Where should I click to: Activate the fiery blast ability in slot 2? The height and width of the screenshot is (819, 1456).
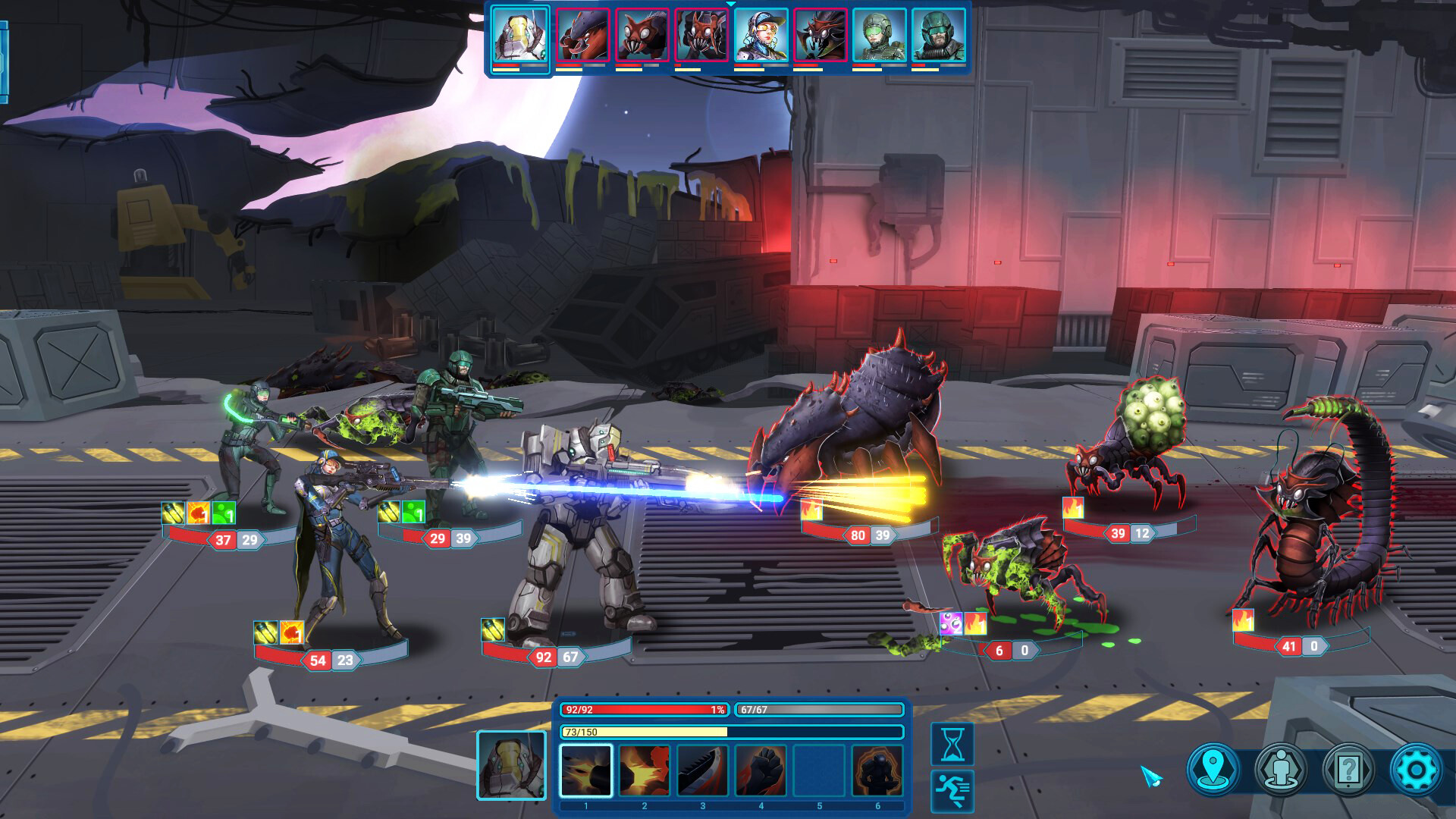click(x=644, y=770)
